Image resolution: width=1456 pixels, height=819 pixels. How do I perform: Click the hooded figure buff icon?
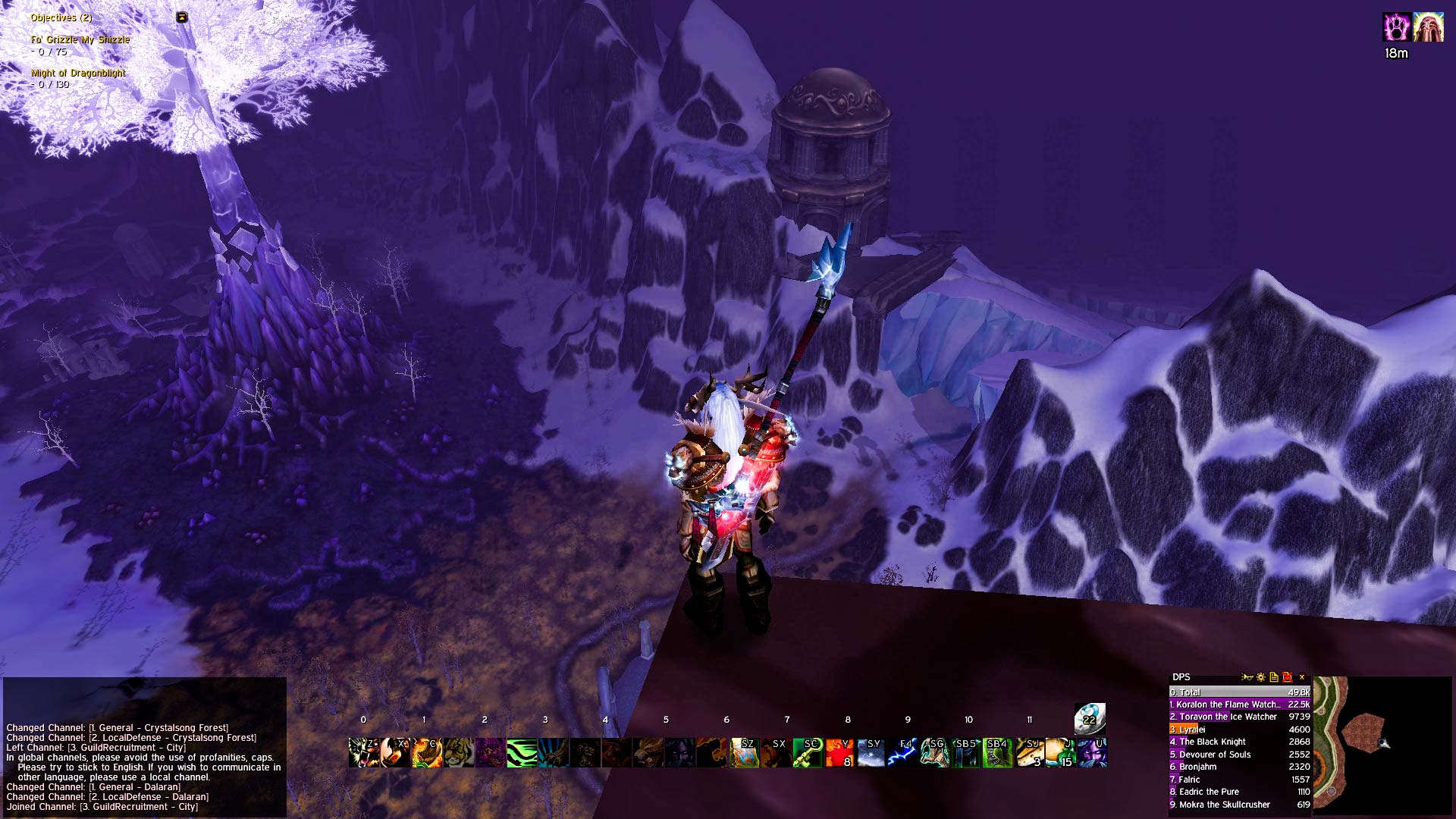click(1428, 27)
